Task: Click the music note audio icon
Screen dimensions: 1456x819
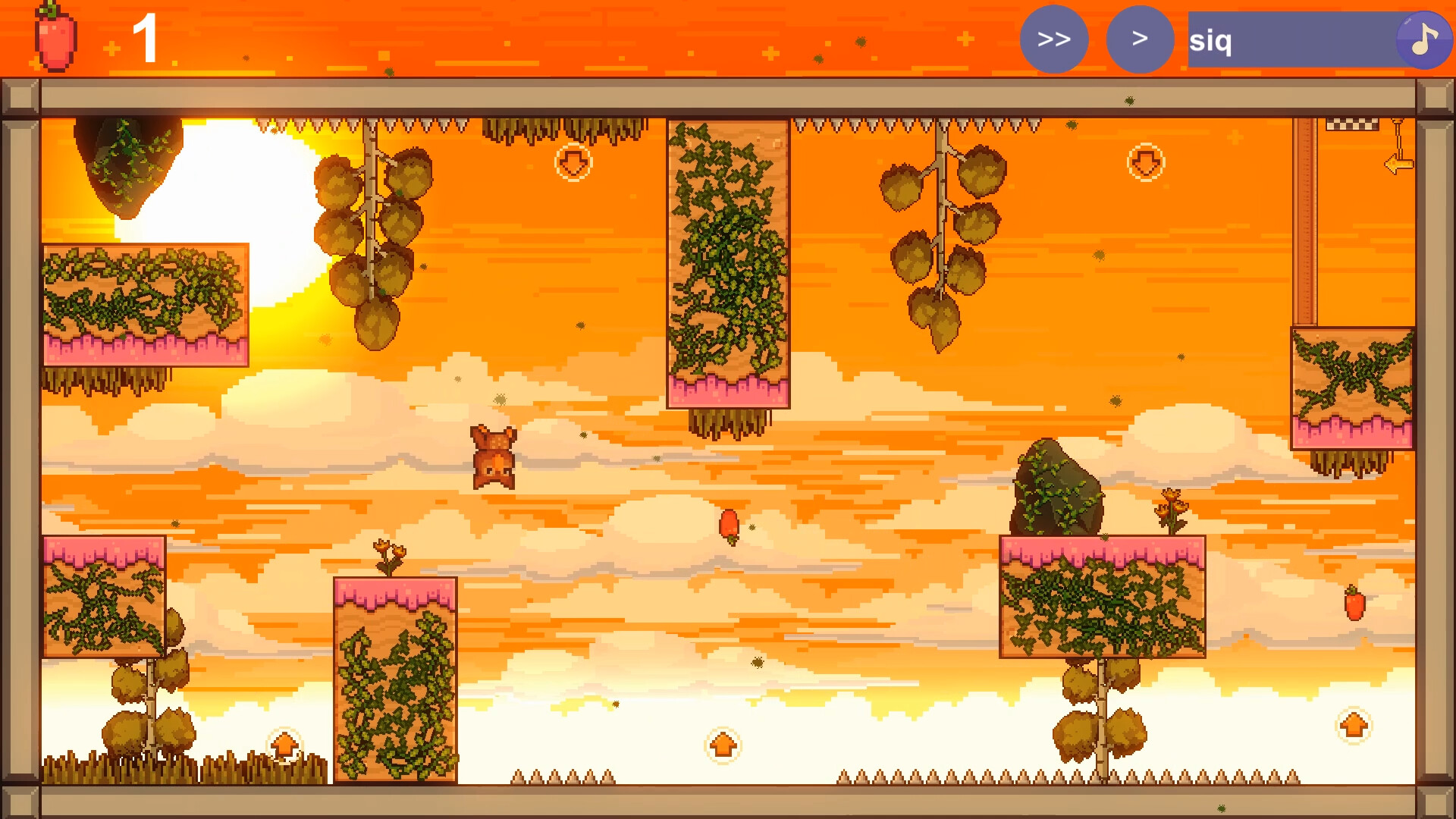Action: coord(1424,39)
